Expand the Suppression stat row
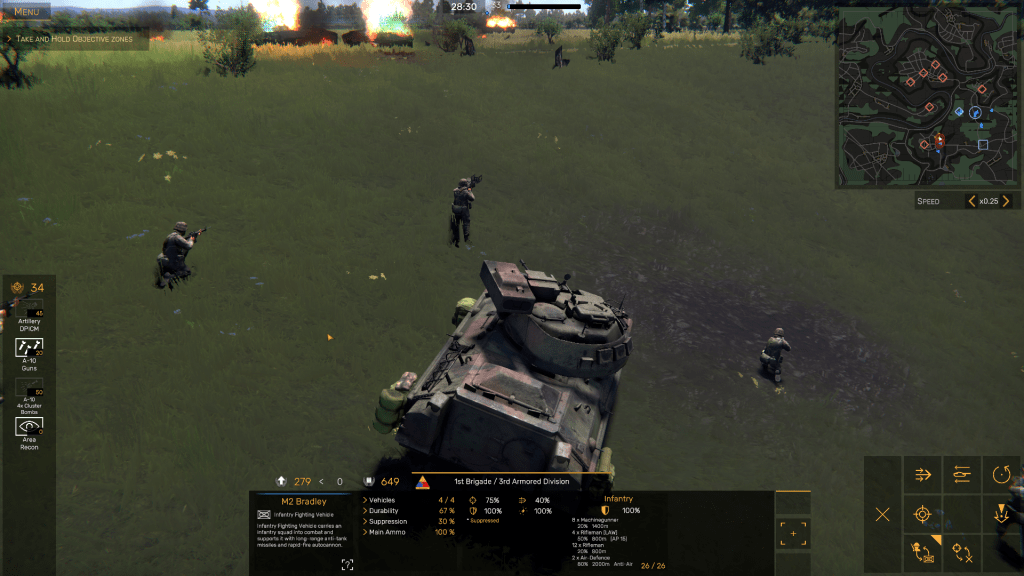 365,522
